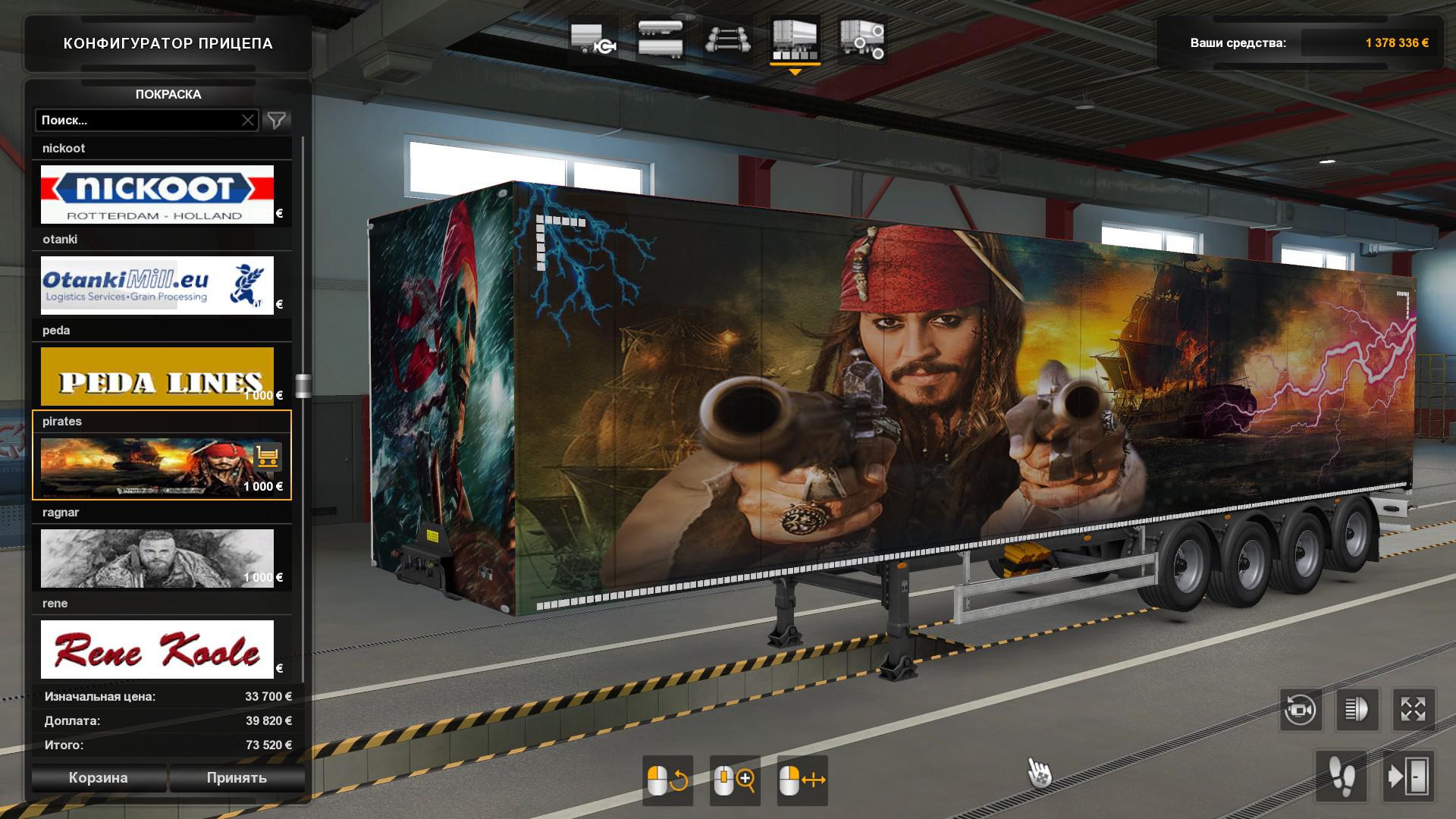Open the Корзина cart button
Screen dimensions: 1456x819
pos(99,777)
